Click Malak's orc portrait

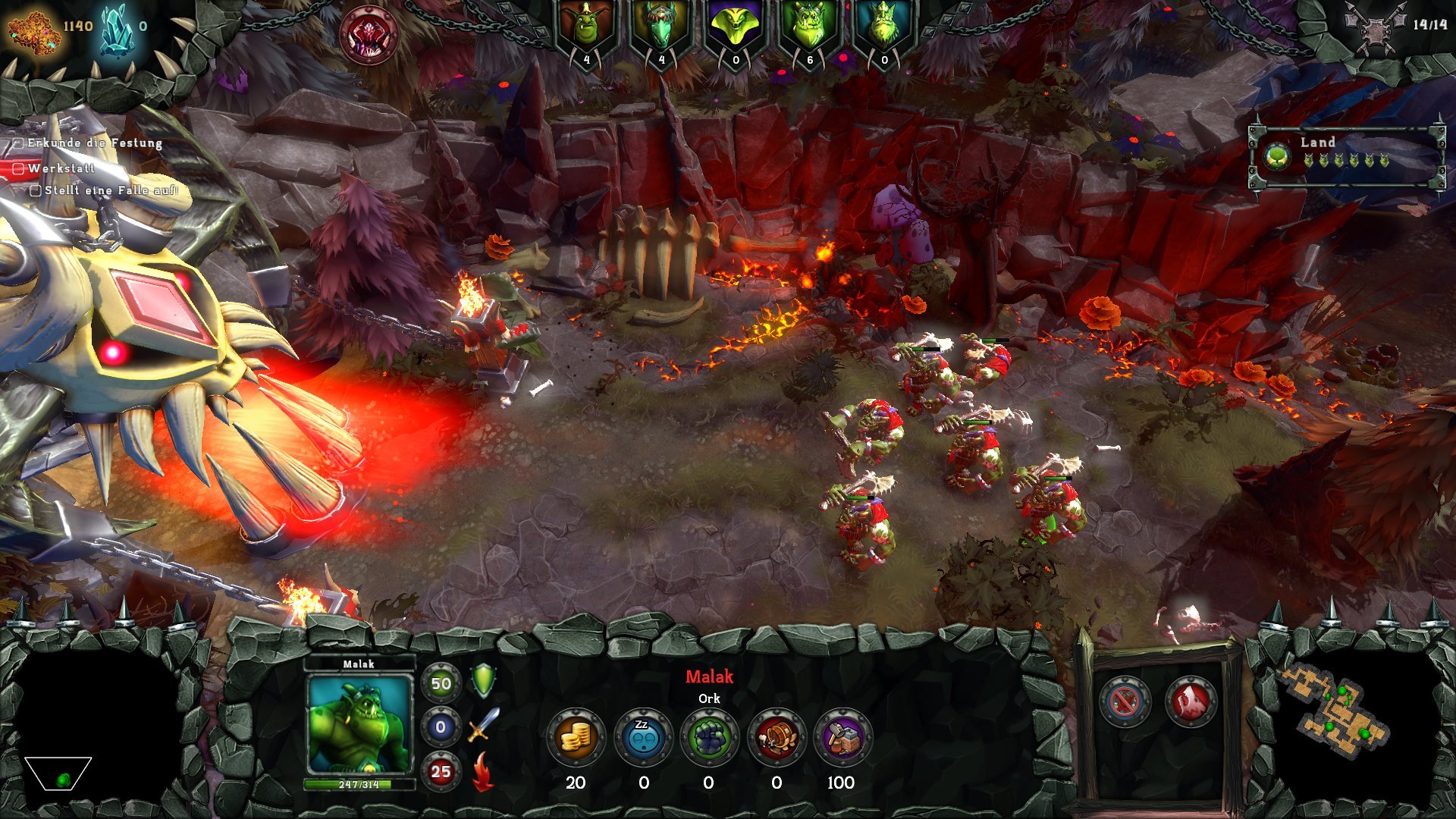pos(359,724)
